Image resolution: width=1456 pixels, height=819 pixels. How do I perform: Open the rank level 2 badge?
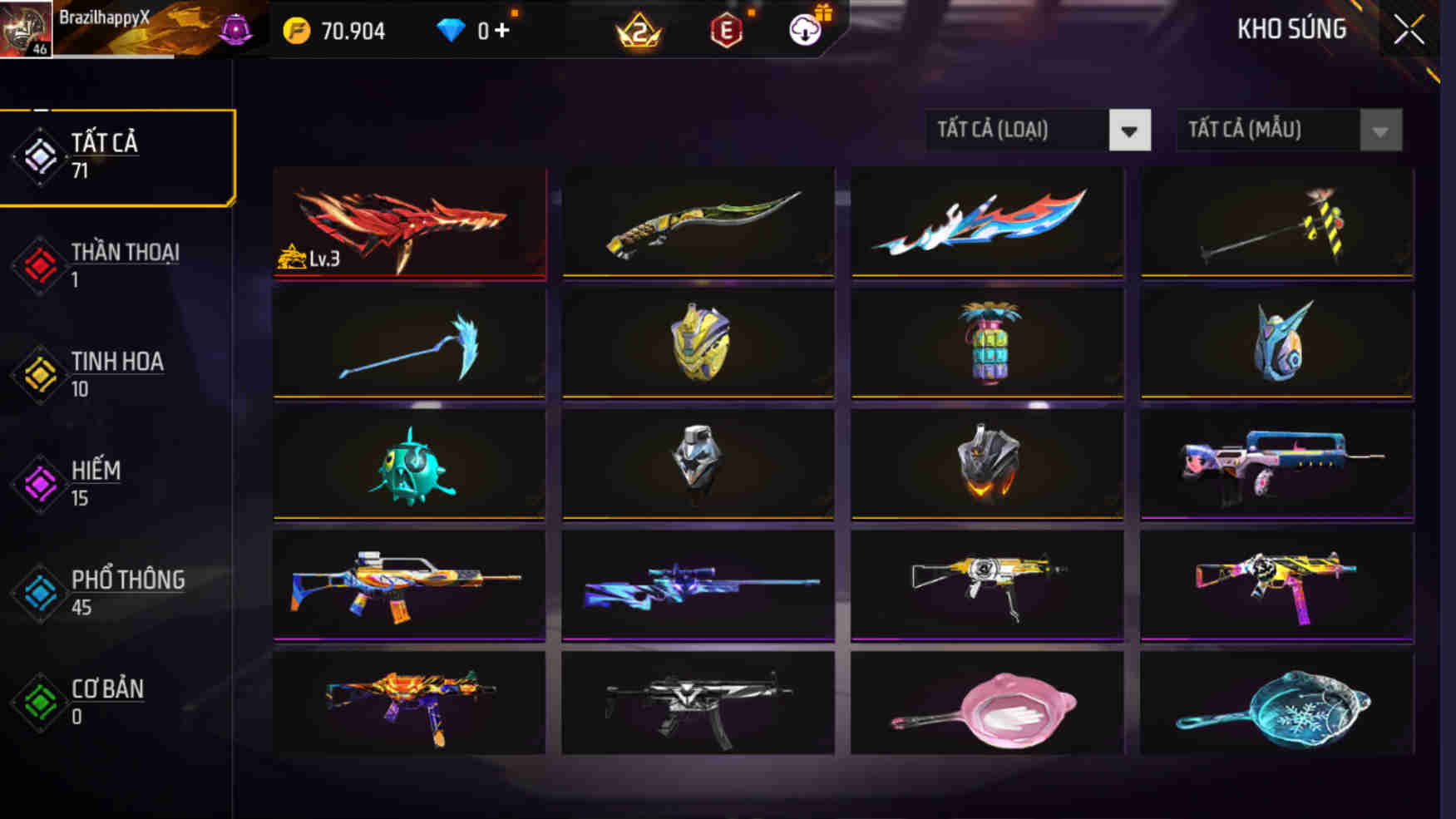pos(639,30)
